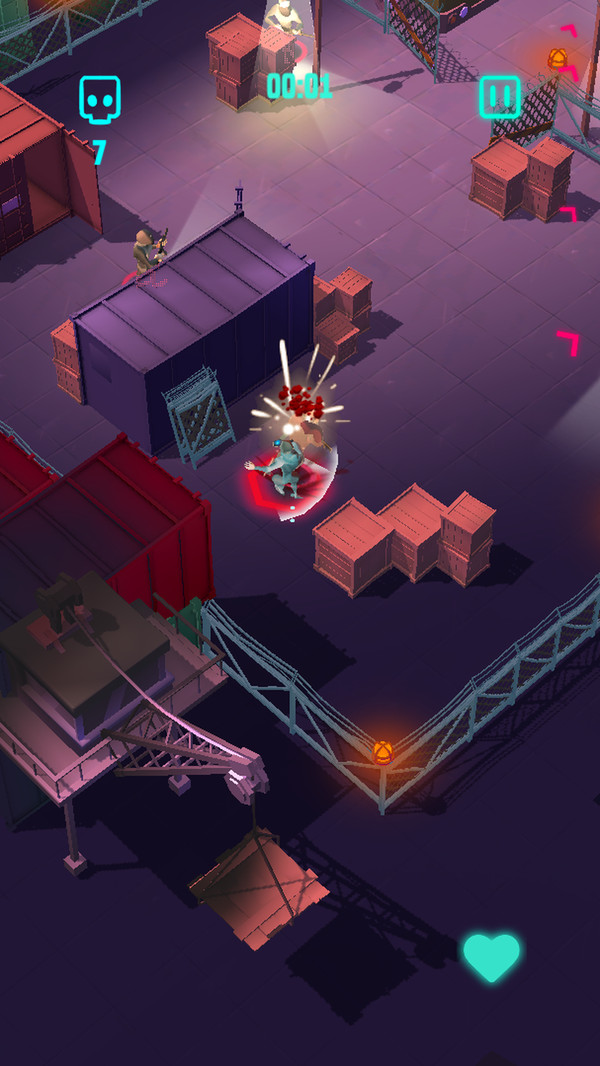Pause the game with the cyan pause button
600x1066 pixels.
point(500,97)
